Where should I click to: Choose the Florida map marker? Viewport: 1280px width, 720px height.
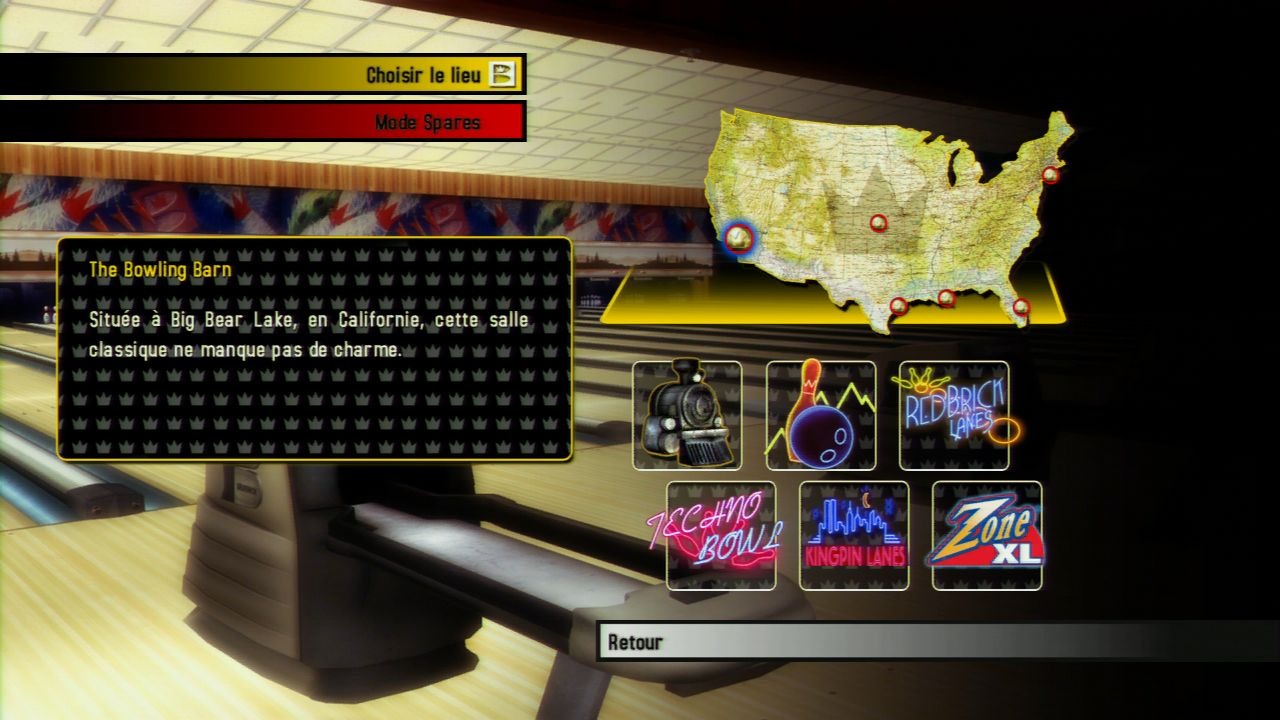click(1020, 307)
